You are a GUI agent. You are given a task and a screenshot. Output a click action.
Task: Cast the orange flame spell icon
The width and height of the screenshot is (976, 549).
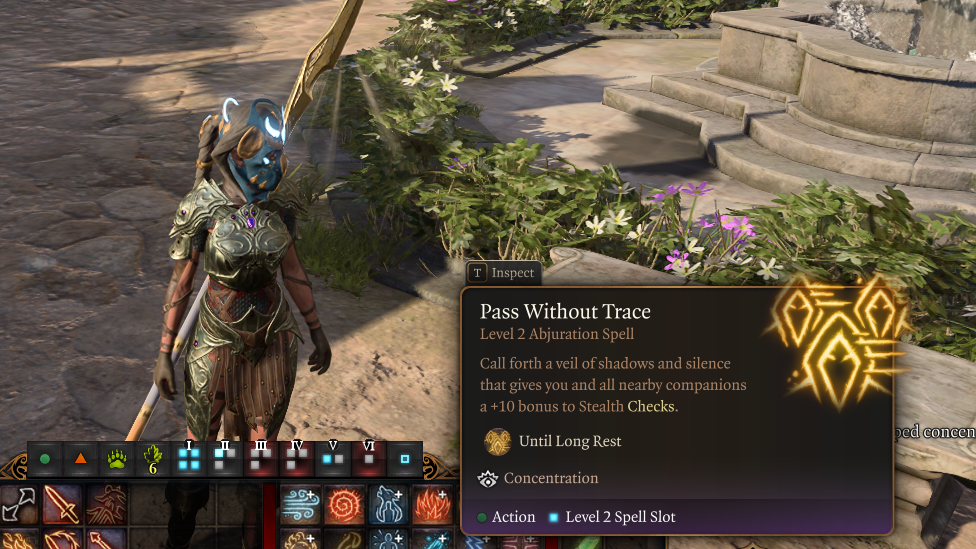tap(432, 504)
